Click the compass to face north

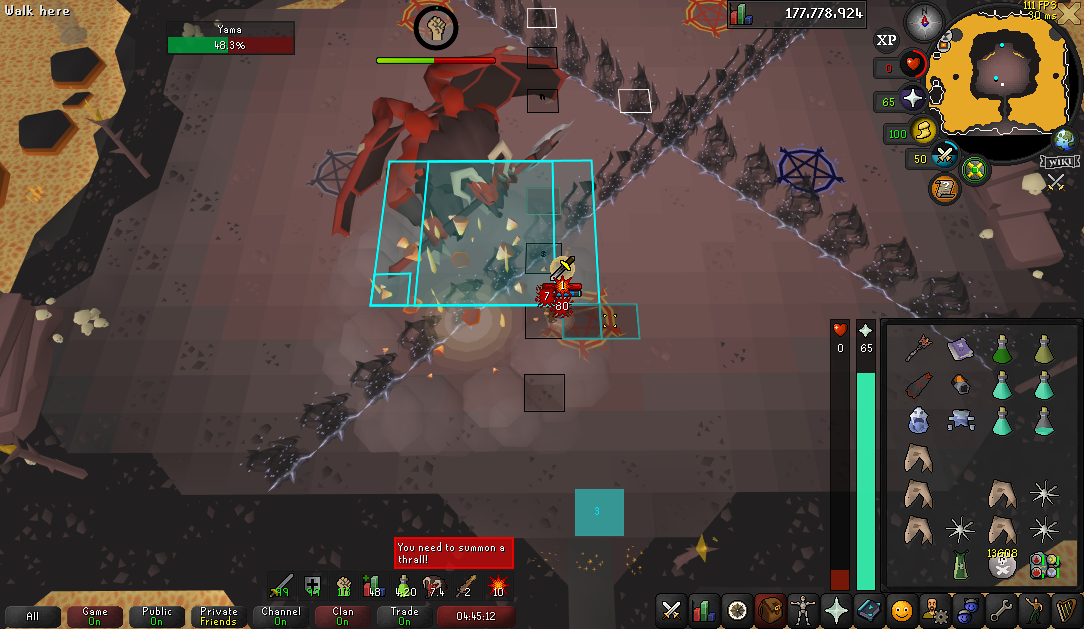pyautogui.click(x=925, y=22)
